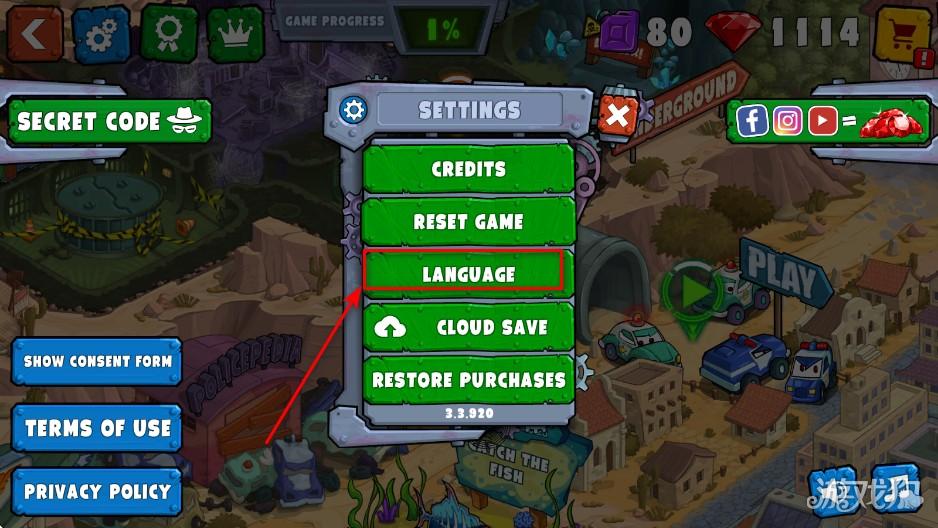View the Credits

[468, 169]
